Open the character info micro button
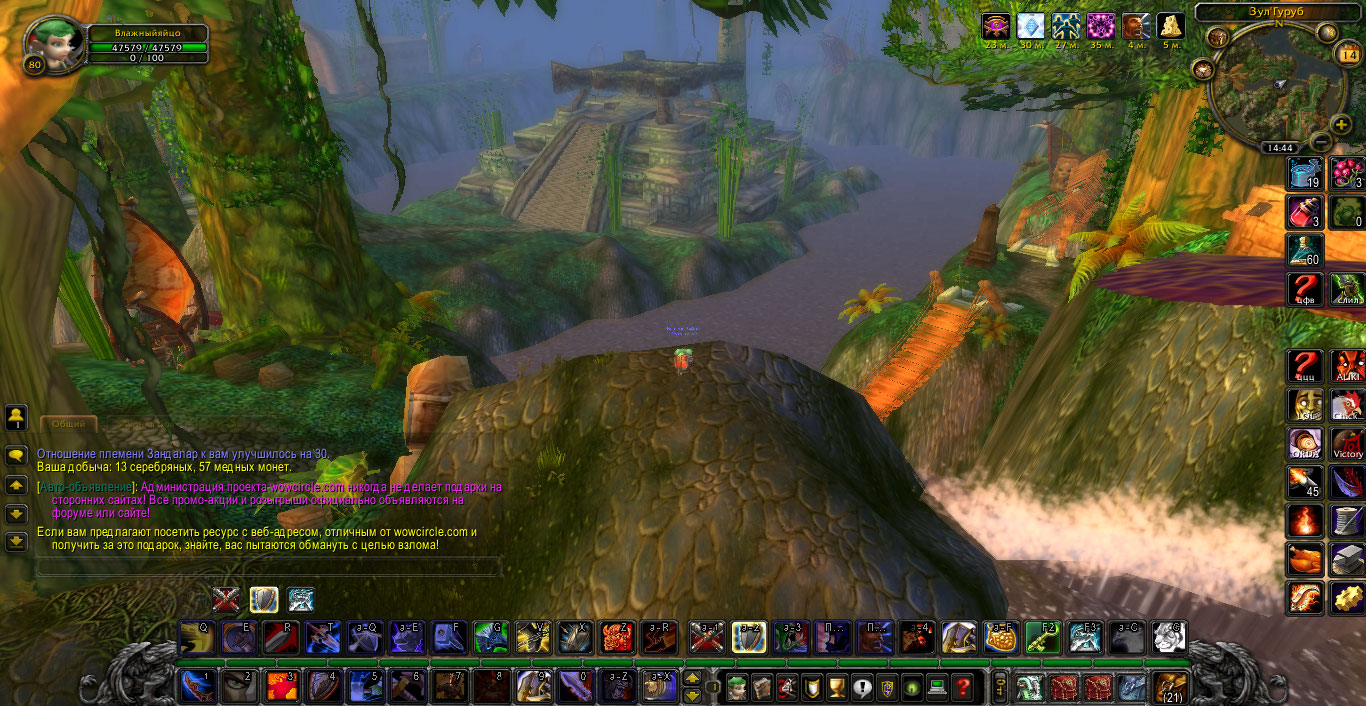The width and height of the screenshot is (1366, 706). coord(735,687)
